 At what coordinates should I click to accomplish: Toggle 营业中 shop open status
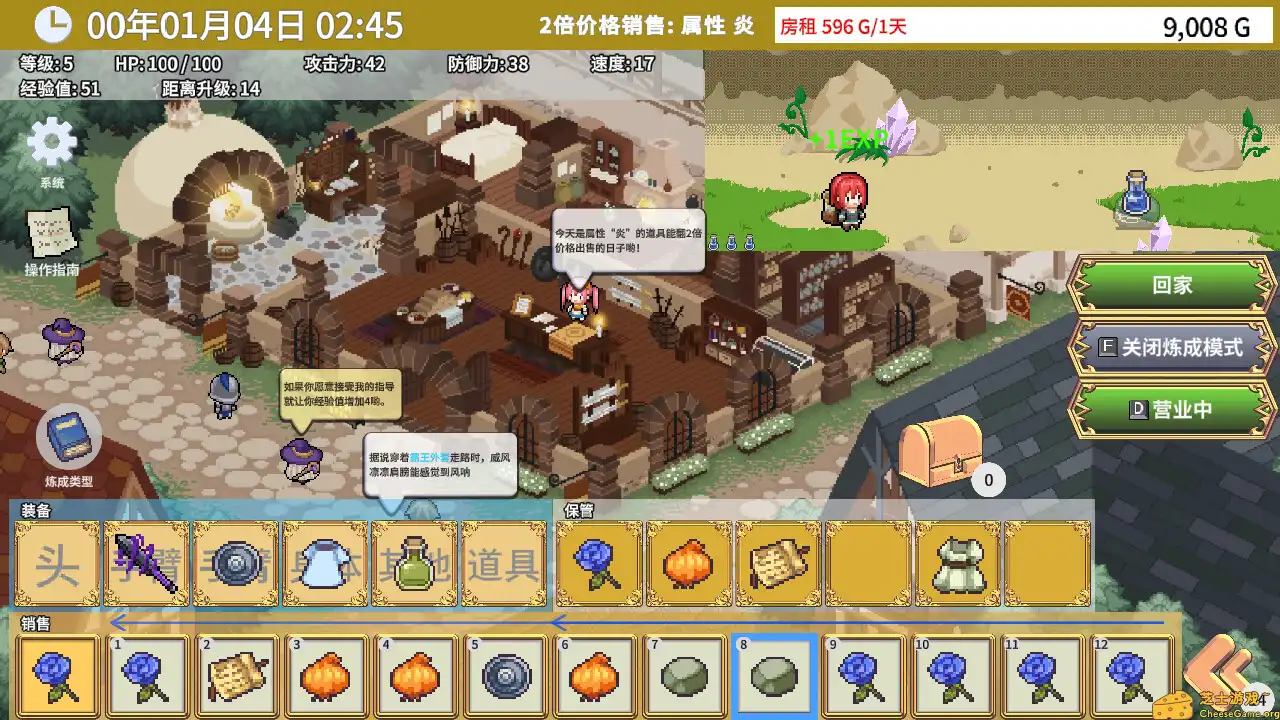coord(1170,410)
